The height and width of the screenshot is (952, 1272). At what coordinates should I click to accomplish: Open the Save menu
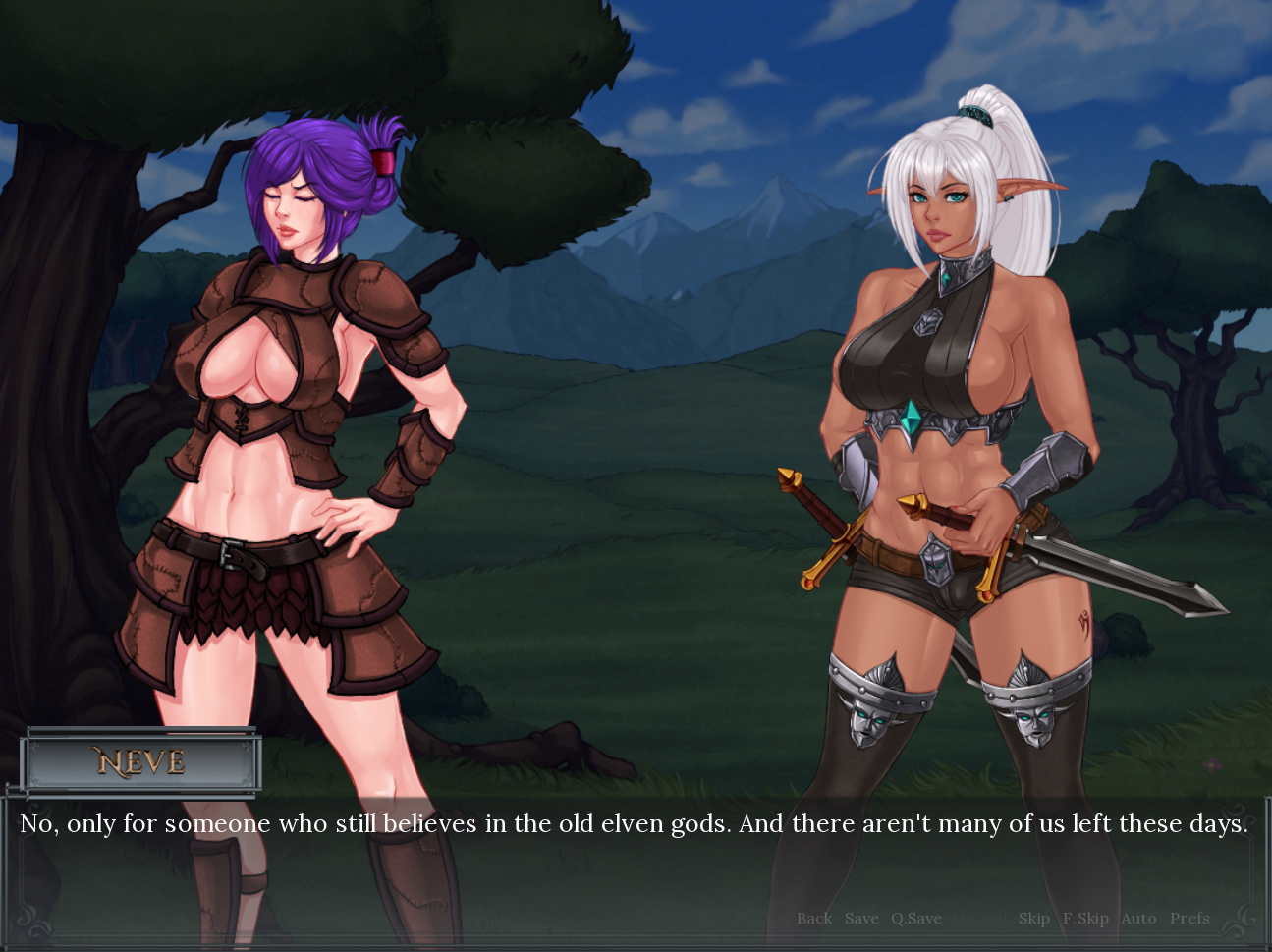[861, 919]
